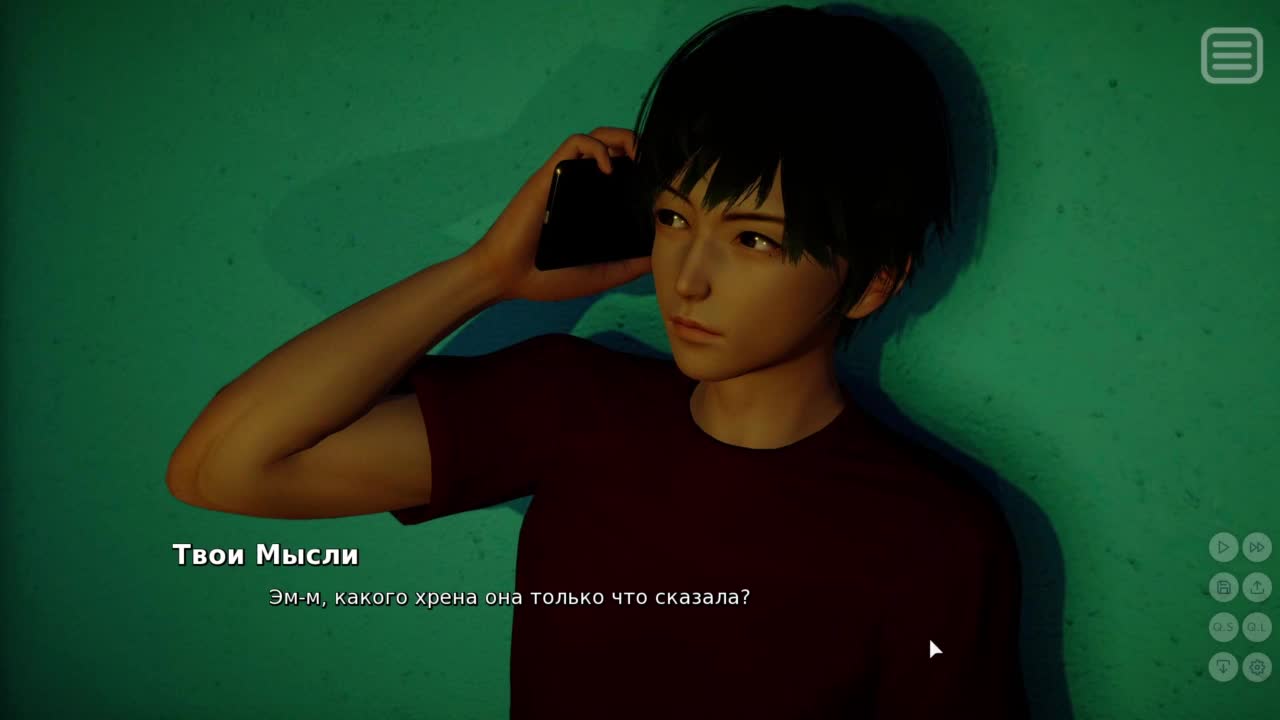Click the Q.L quick load button
Image resolution: width=1280 pixels, height=720 pixels.
point(1257,627)
